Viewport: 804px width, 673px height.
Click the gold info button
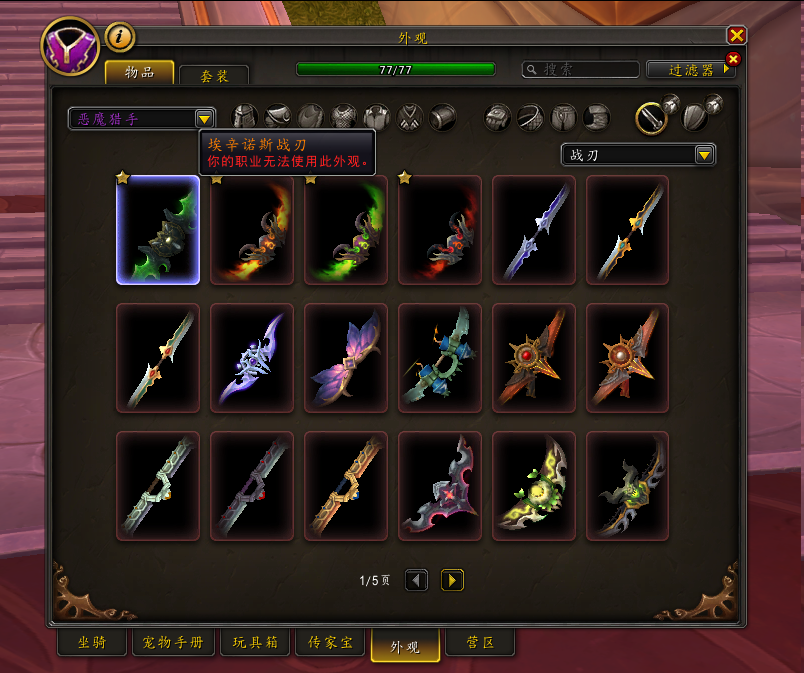click(120, 37)
